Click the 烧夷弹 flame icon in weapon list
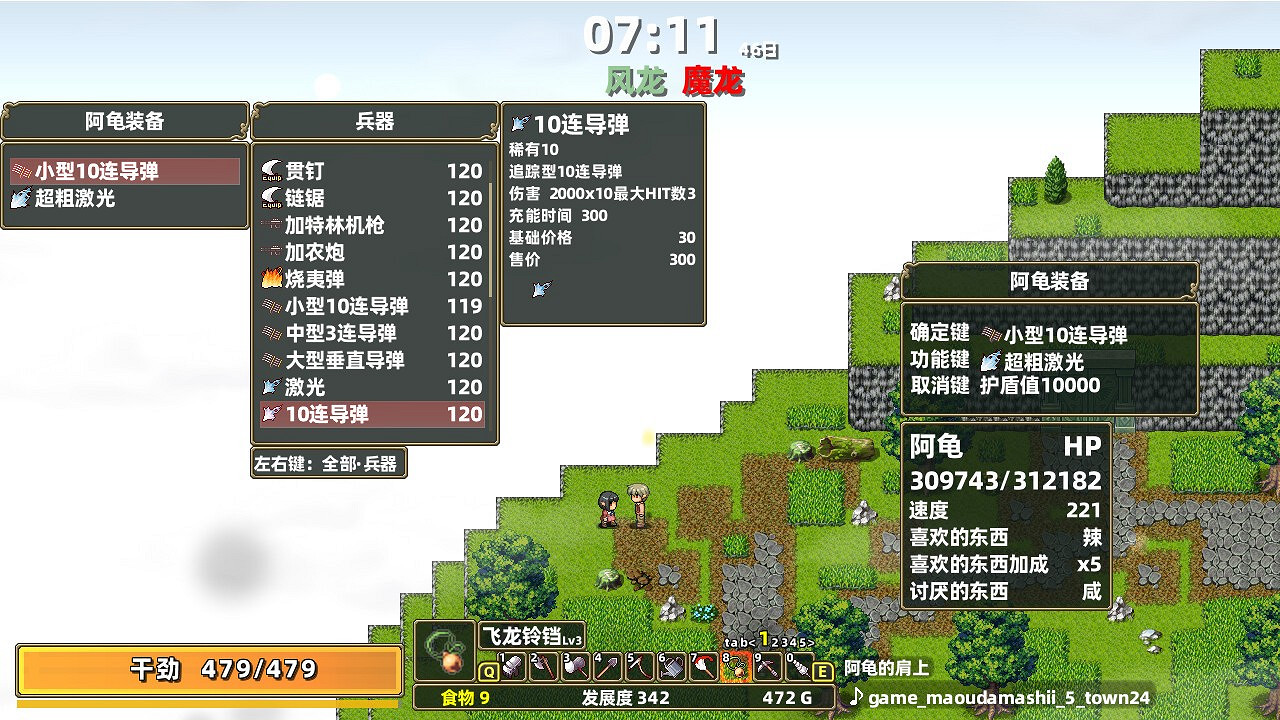 [272, 279]
